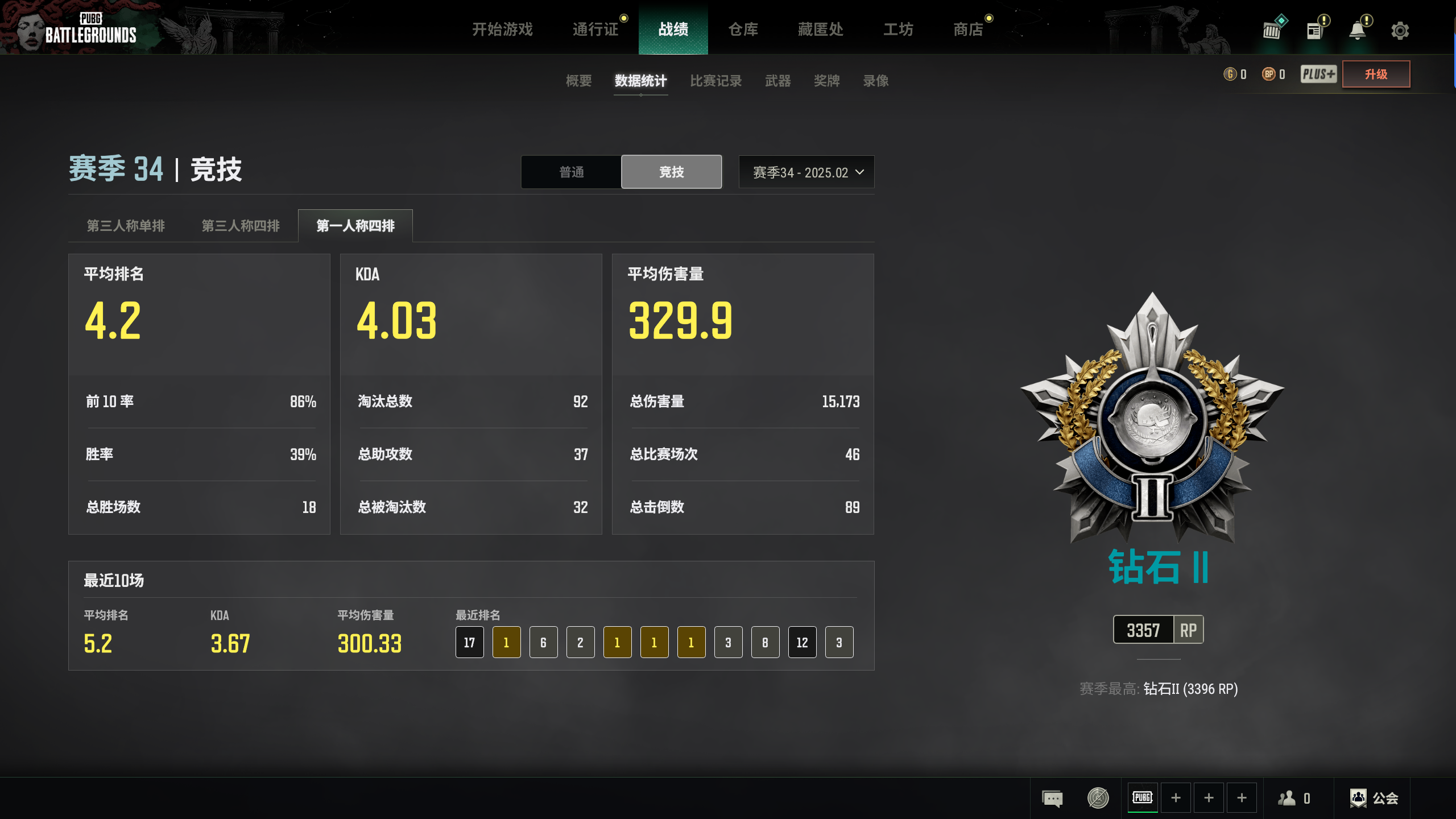Open the chat messages icon
This screenshot has height=819, width=1456.
coord(1053,797)
